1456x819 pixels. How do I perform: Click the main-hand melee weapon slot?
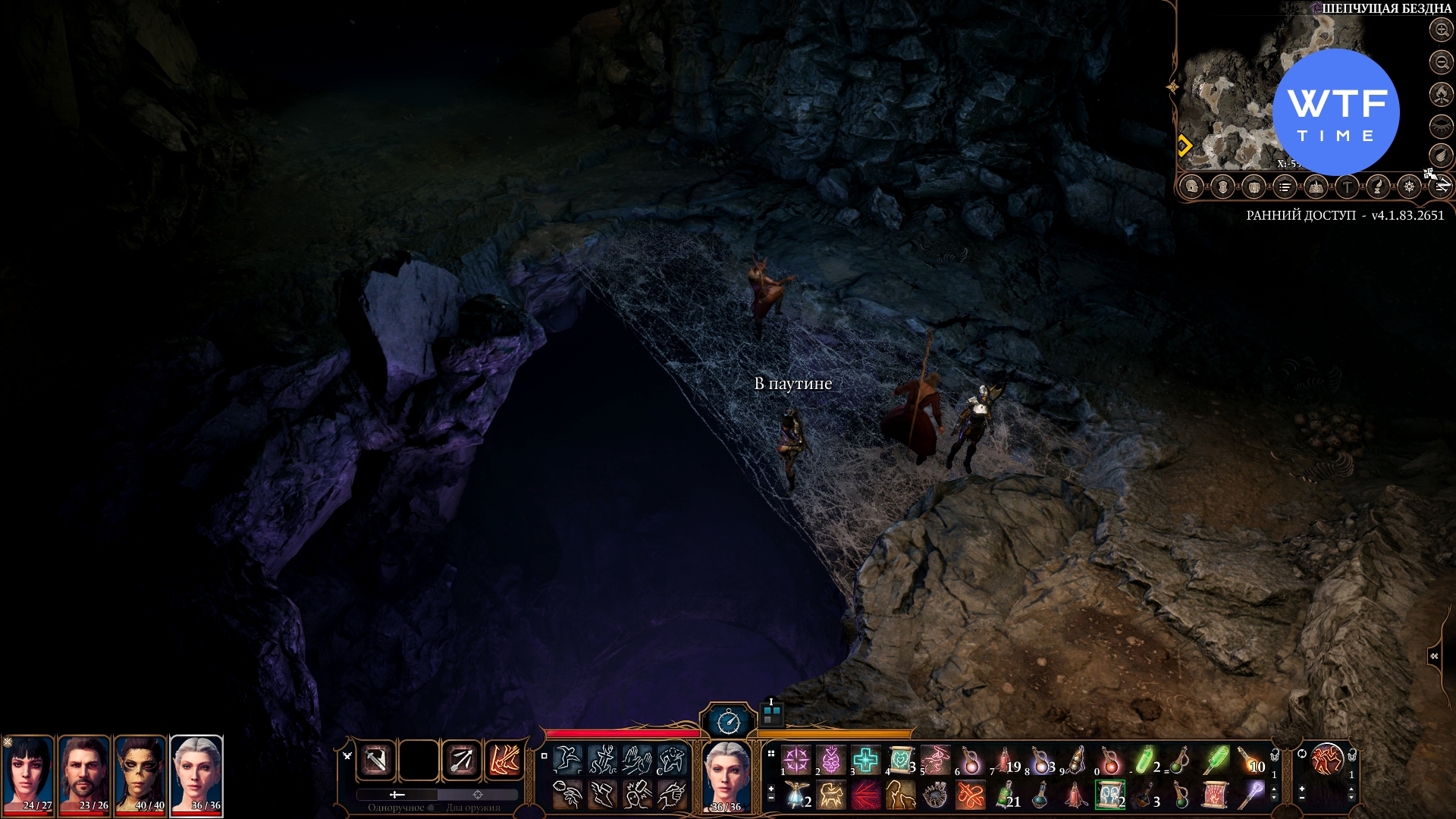376,759
